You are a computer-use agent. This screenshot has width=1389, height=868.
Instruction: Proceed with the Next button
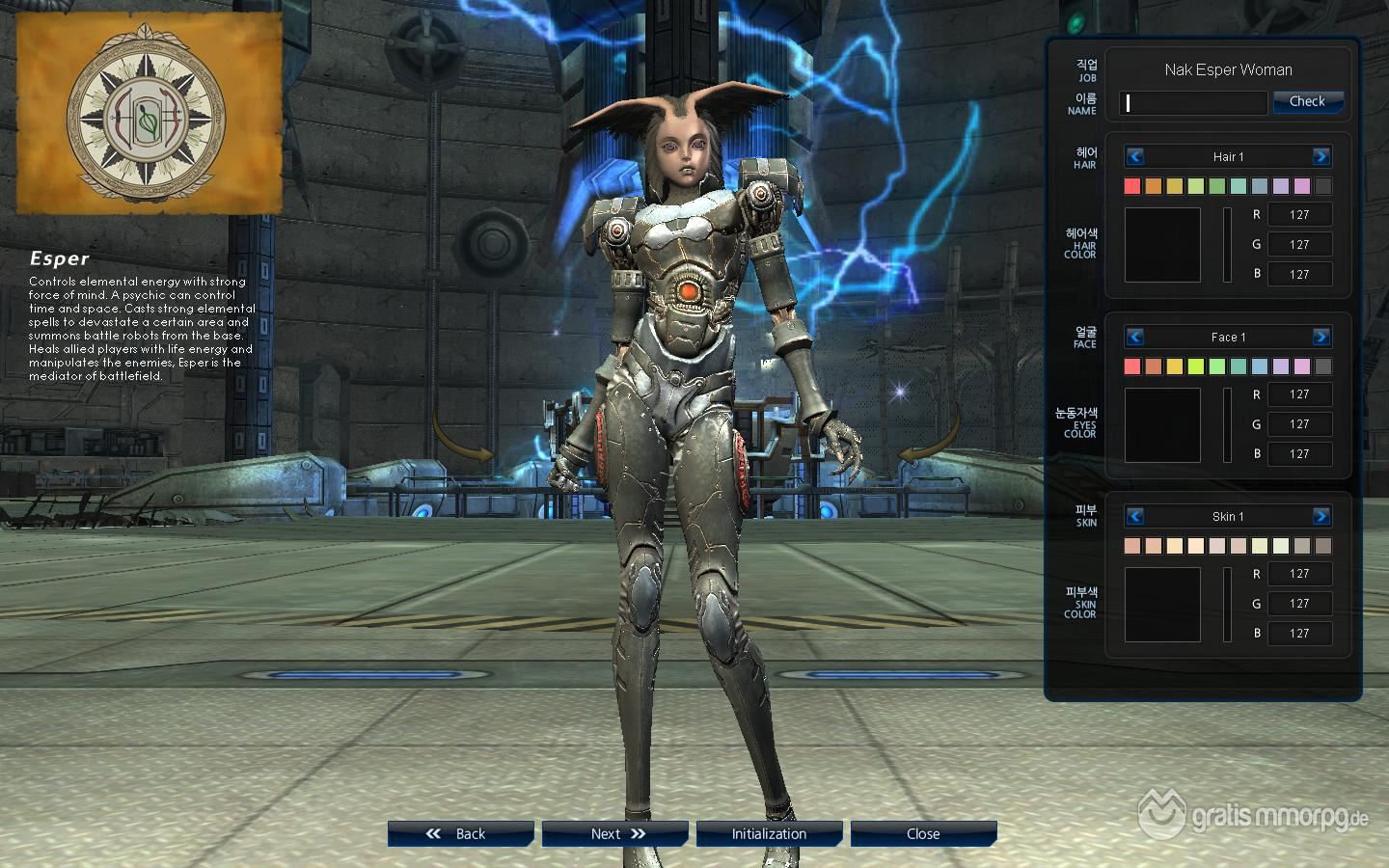[x=614, y=834]
